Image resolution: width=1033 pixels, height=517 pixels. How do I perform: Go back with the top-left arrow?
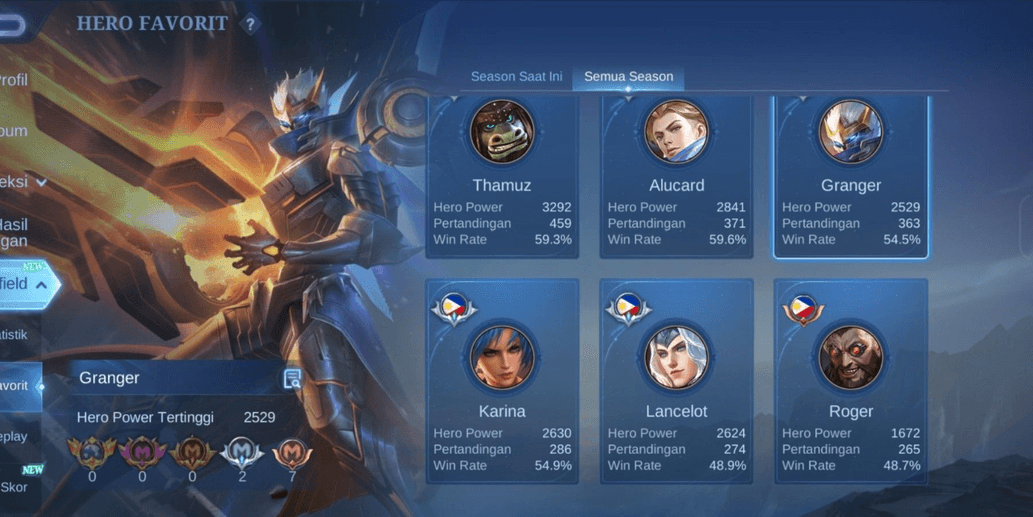(10, 25)
